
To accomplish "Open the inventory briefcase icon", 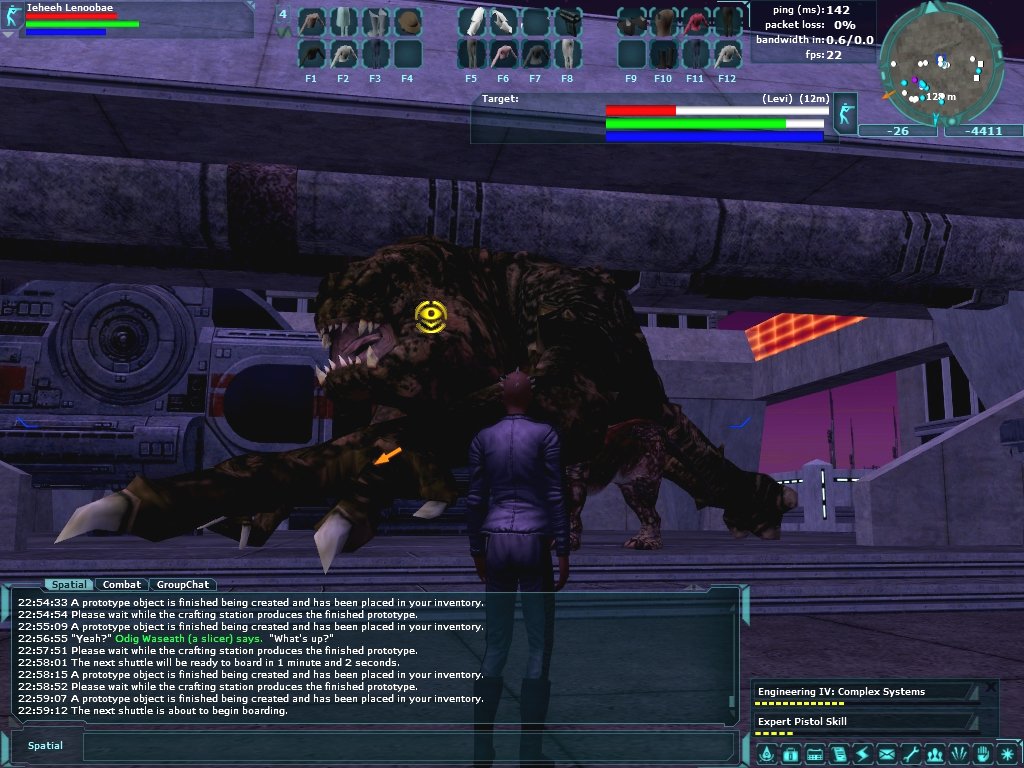I will [x=790, y=753].
